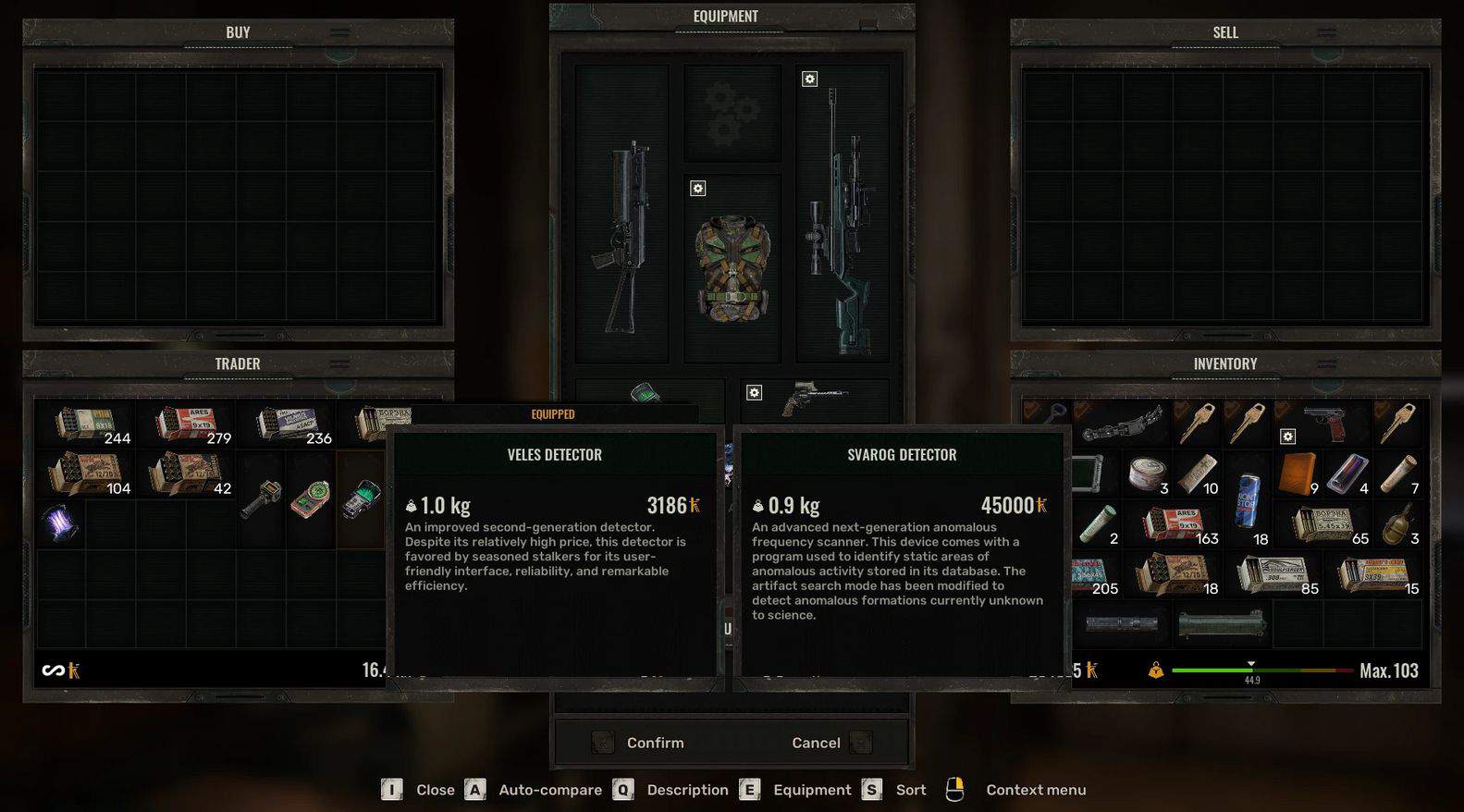
Task: Select the trader's Svarog detector item
Action: point(360,499)
